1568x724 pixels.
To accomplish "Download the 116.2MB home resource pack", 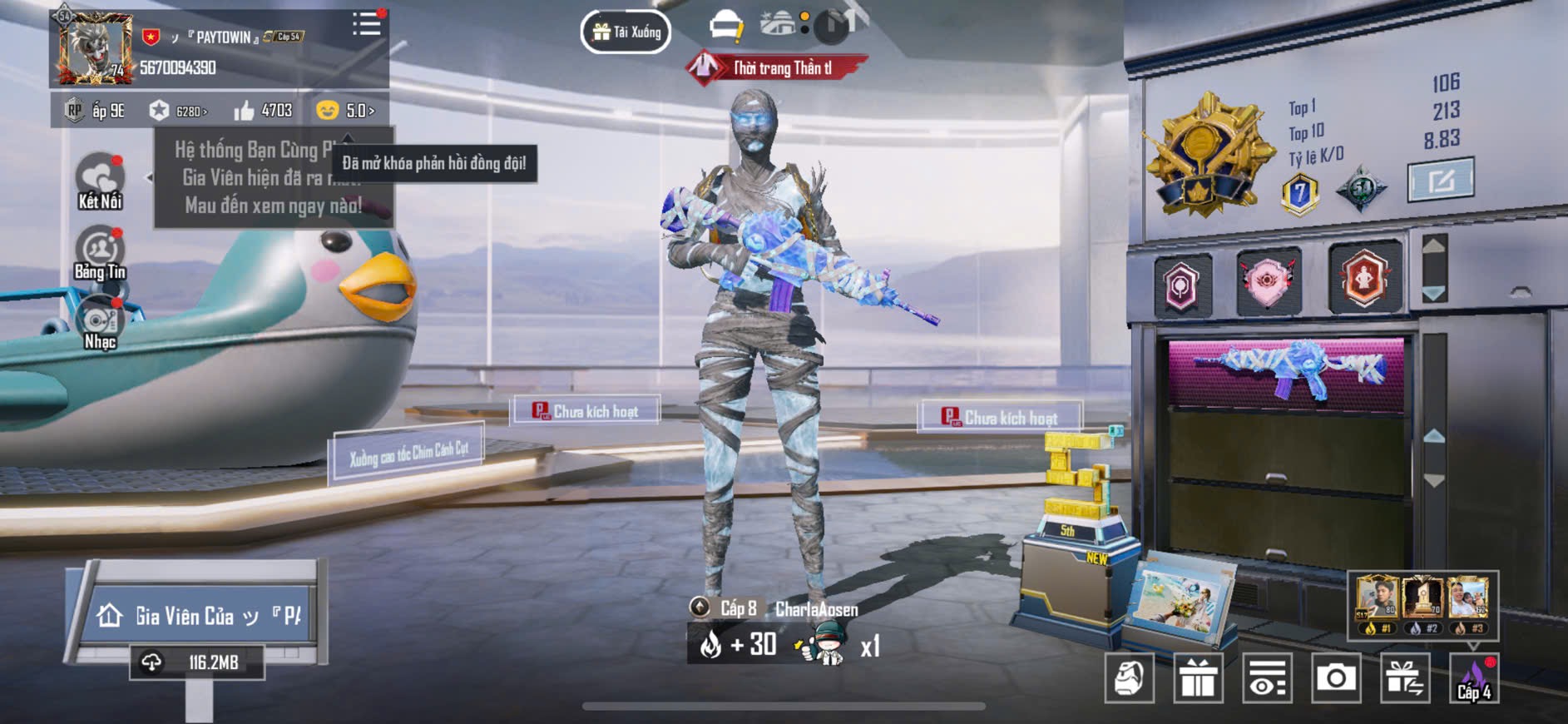I will 197,662.
